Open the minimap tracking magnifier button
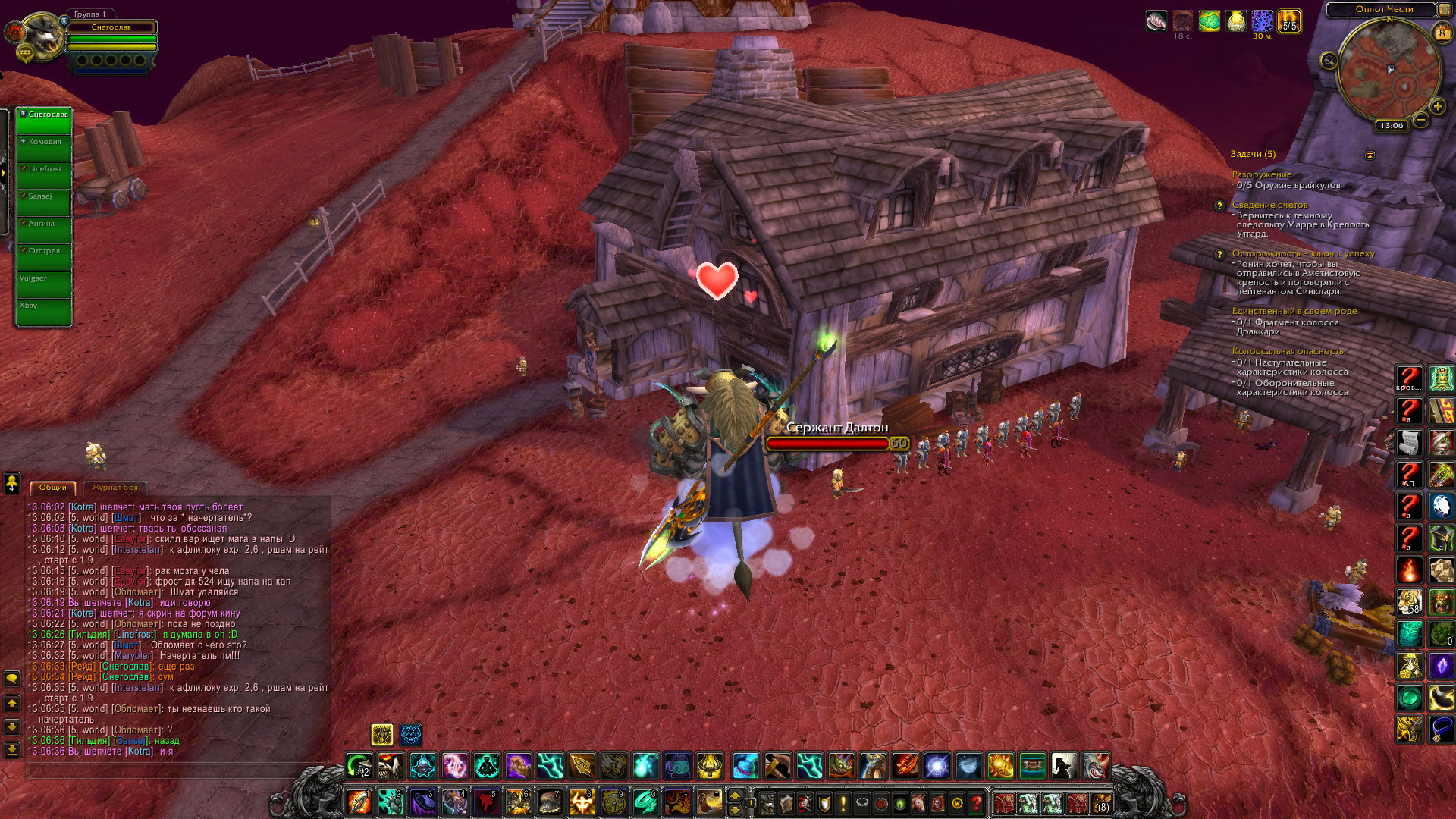 click(1329, 61)
